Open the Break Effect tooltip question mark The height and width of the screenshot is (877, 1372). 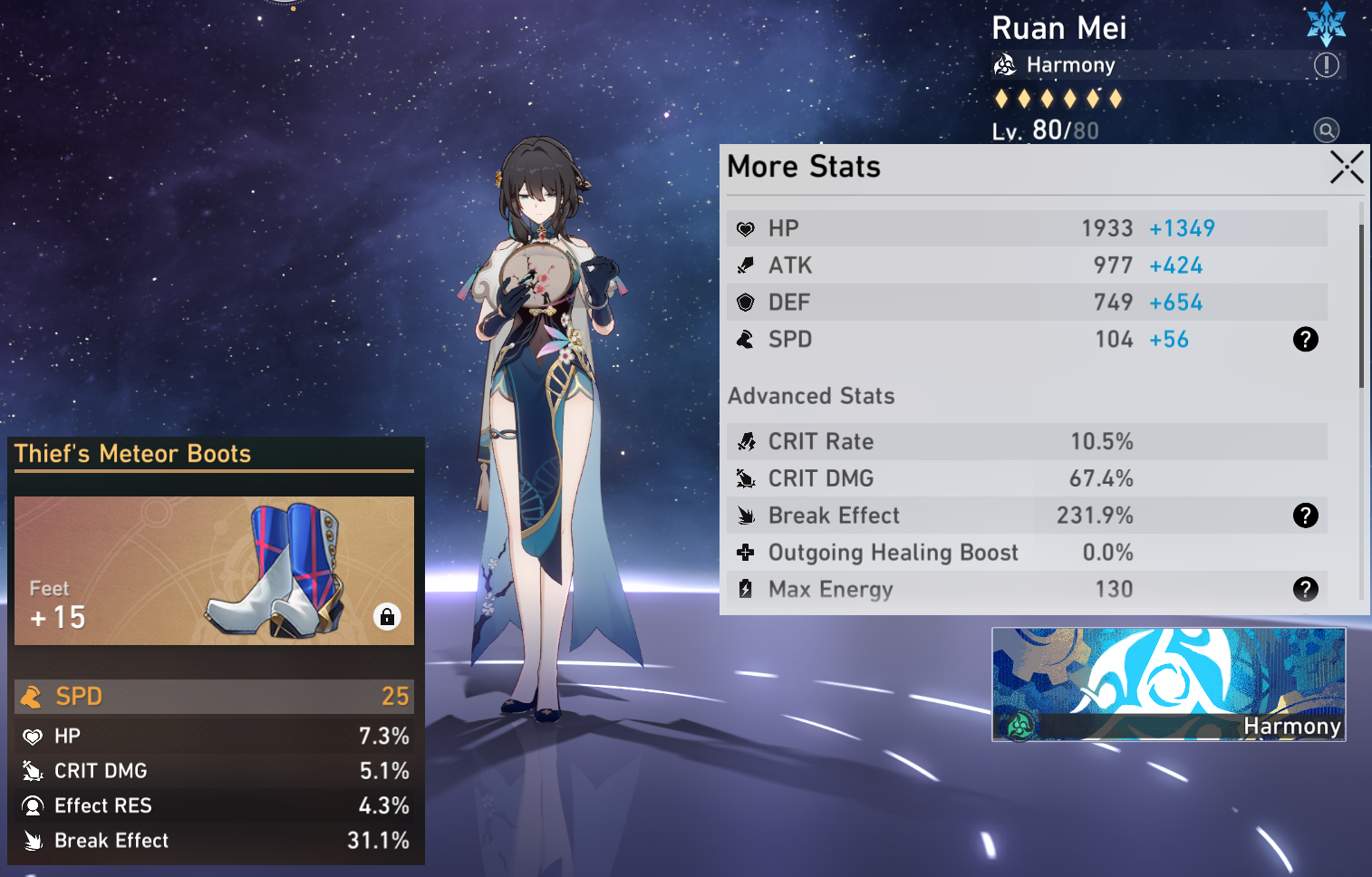(1305, 516)
